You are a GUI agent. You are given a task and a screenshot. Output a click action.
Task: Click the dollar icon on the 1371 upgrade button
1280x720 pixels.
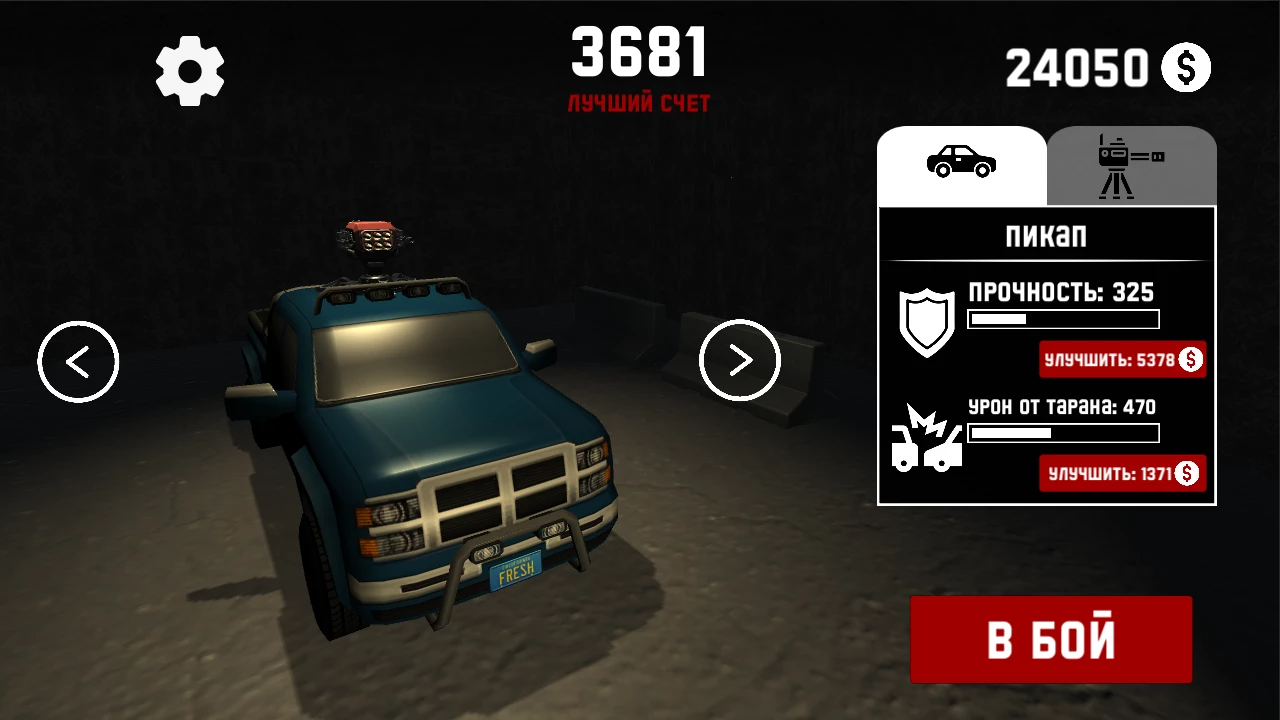[1189, 473]
